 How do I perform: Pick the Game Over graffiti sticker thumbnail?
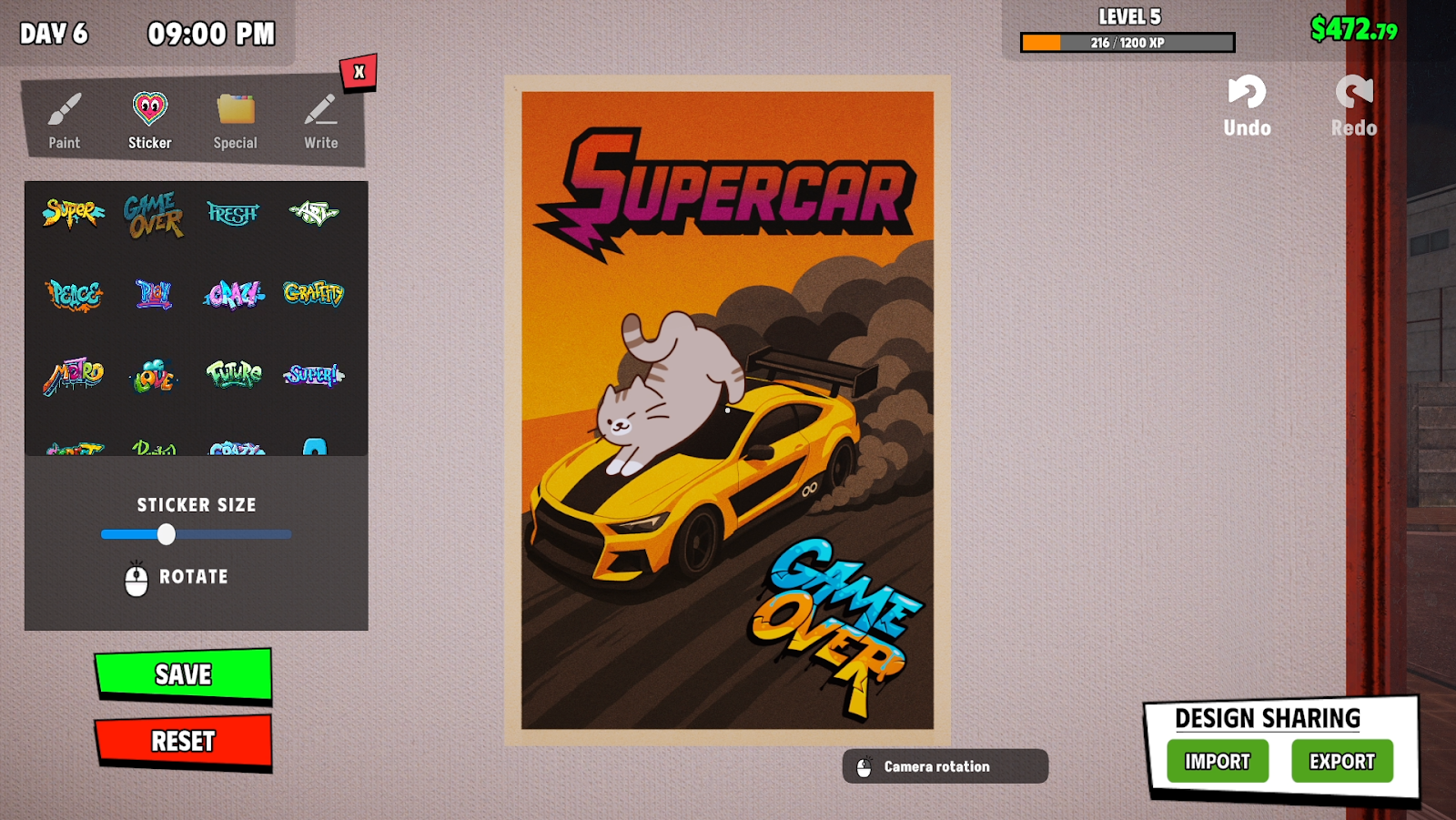[153, 215]
